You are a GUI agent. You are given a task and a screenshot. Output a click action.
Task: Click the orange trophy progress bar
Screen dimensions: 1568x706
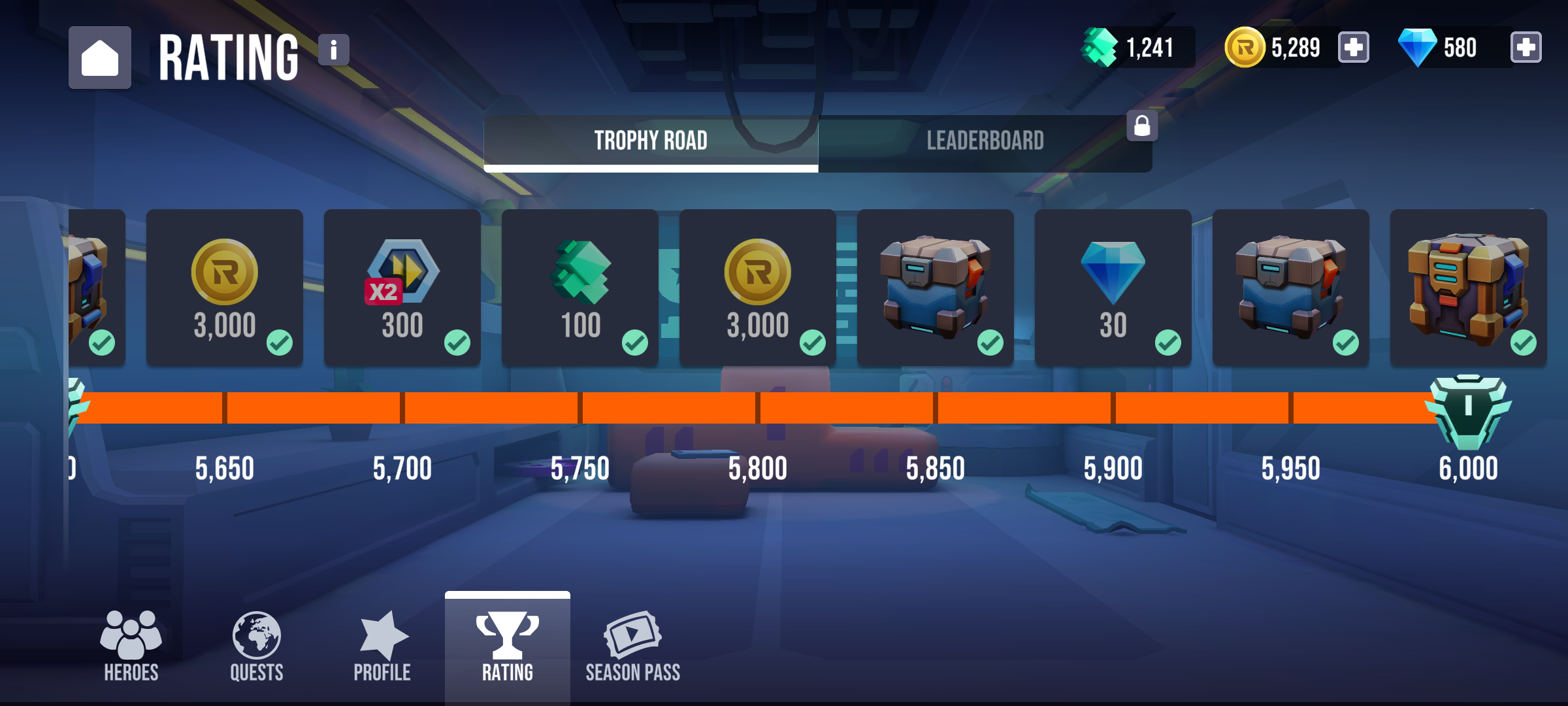pos(784,407)
